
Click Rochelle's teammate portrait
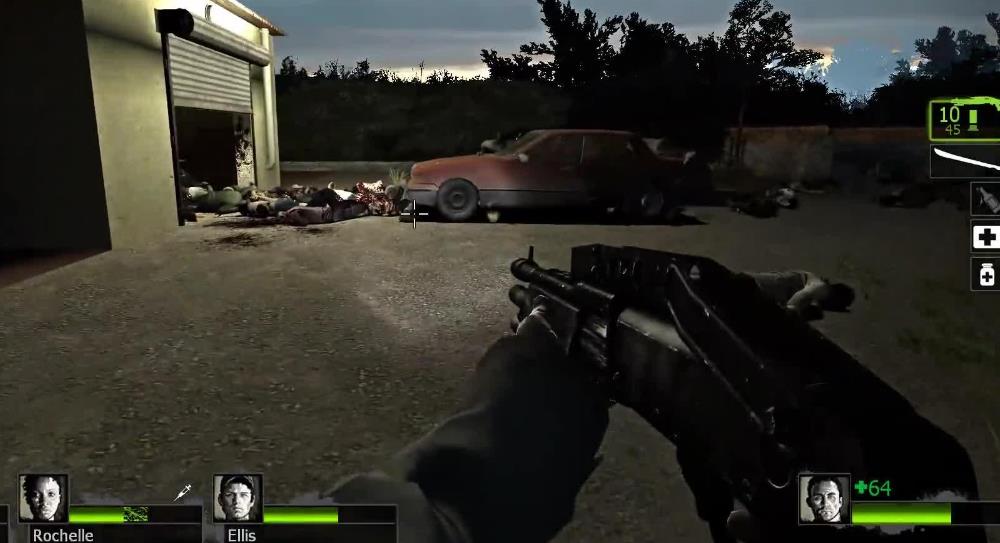pos(43,498)
